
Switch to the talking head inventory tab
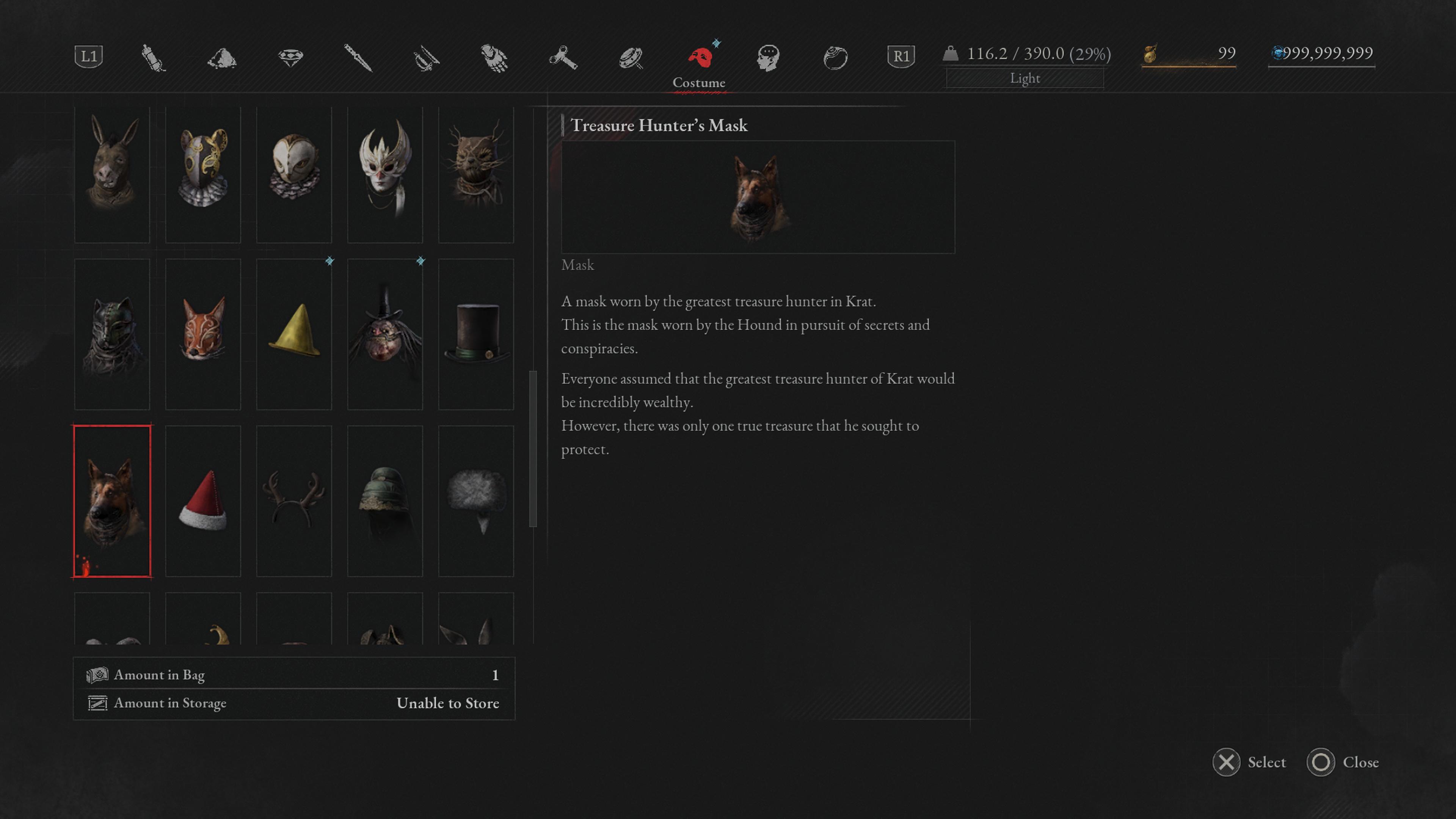(767, 58)
